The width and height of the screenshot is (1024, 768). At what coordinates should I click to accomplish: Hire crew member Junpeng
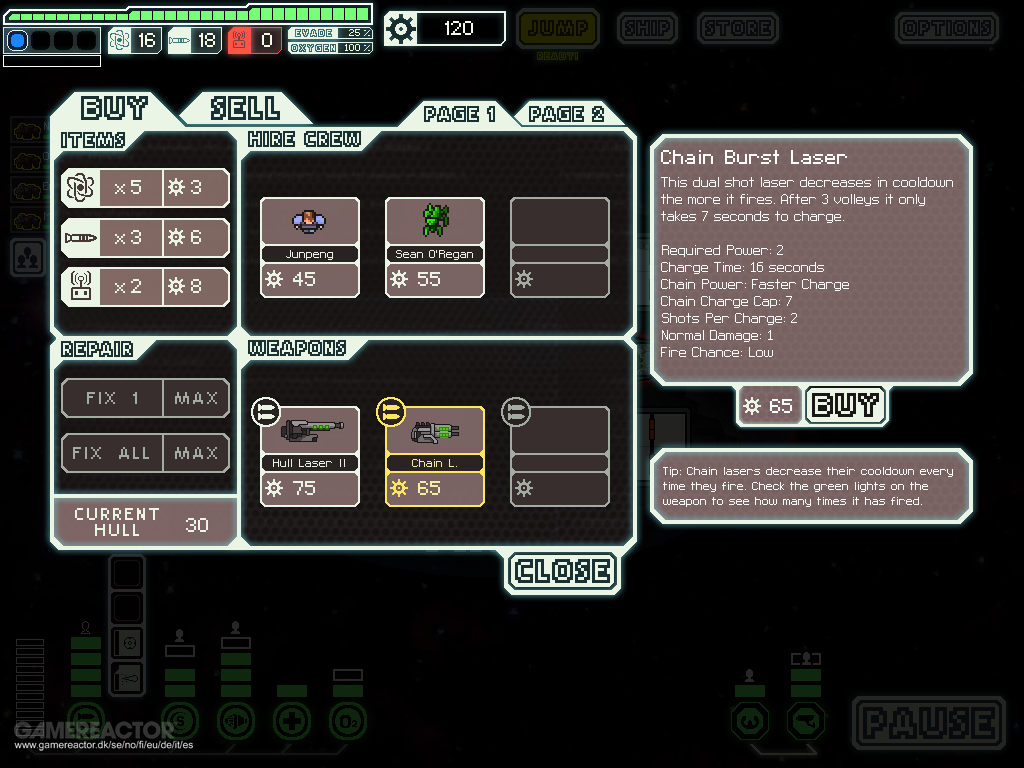pyautogui.click(x=310, y=247)
